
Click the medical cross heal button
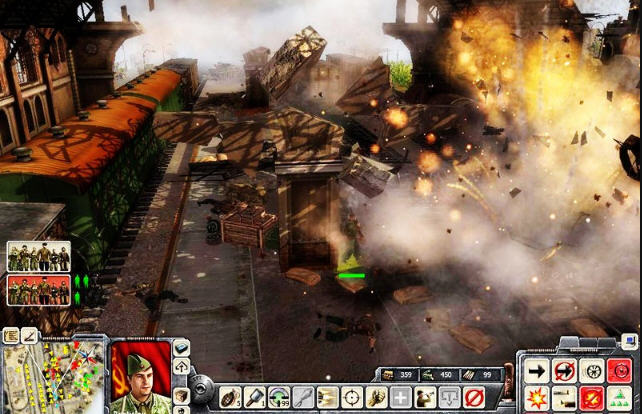coord(400,397)
